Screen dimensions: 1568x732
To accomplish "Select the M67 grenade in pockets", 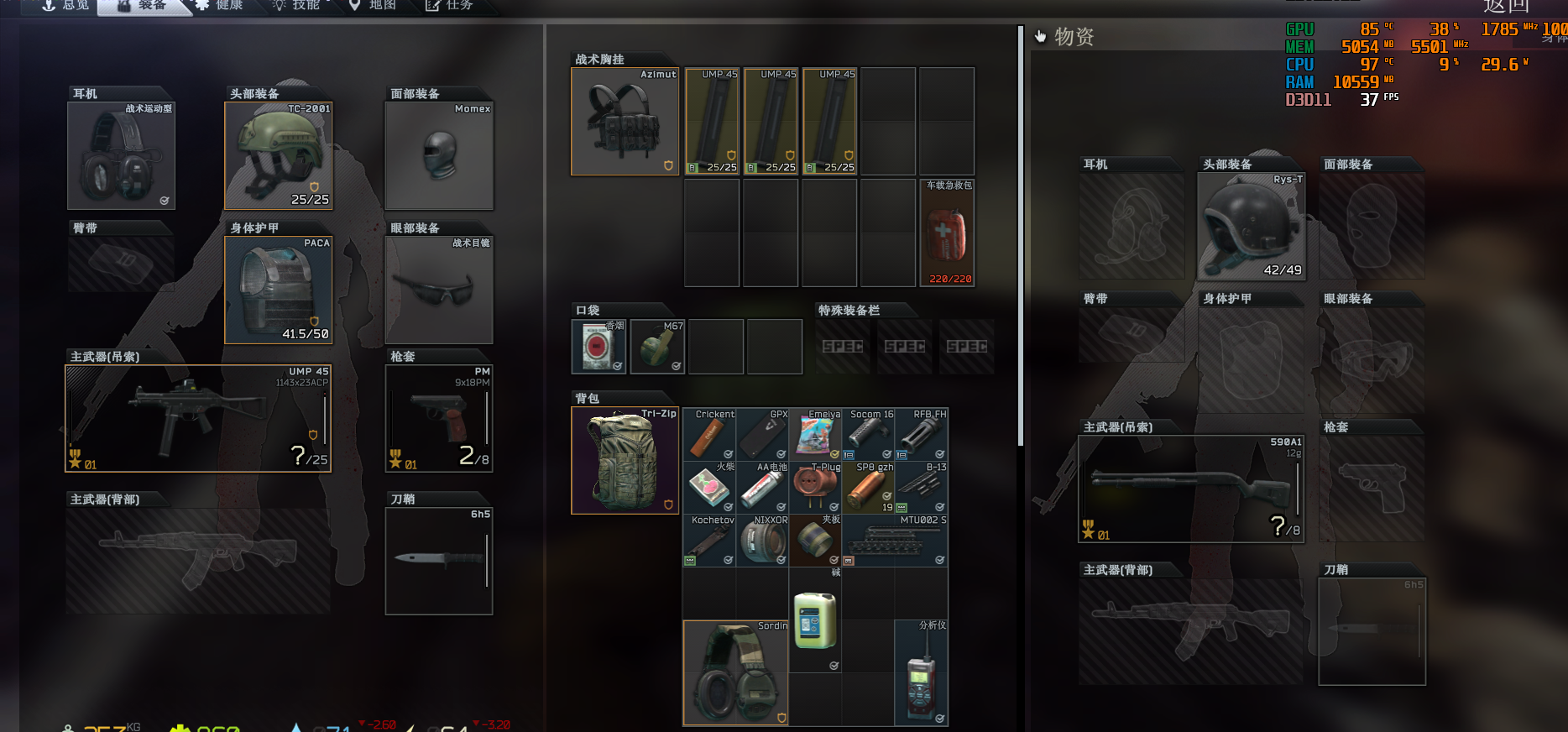I will pos(657,347).
